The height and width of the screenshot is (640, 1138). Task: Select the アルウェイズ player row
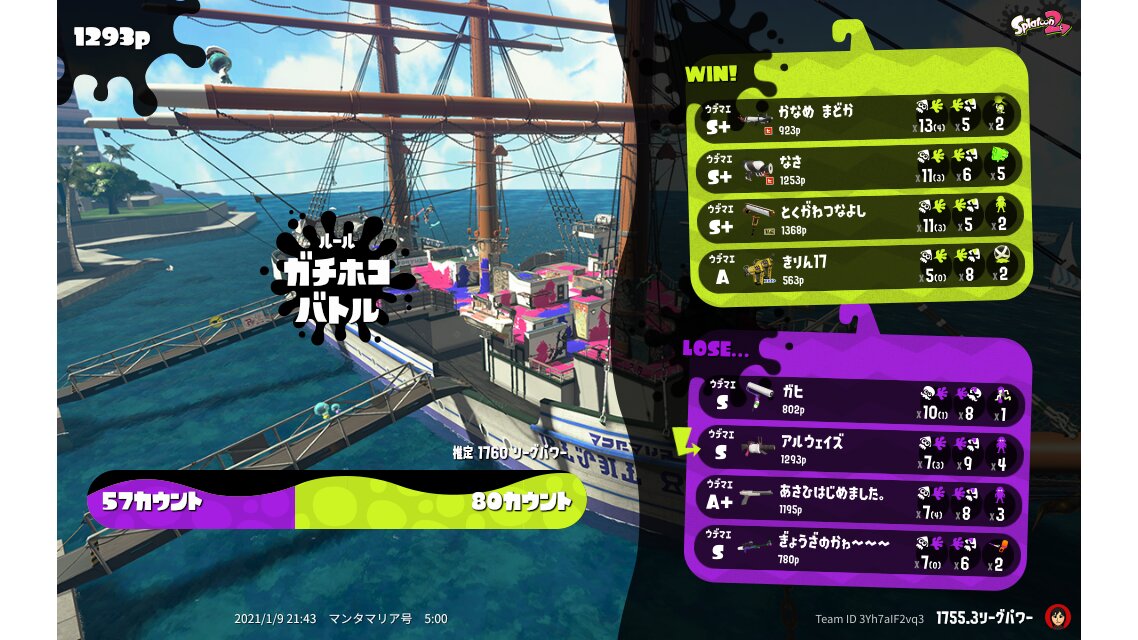858,448
